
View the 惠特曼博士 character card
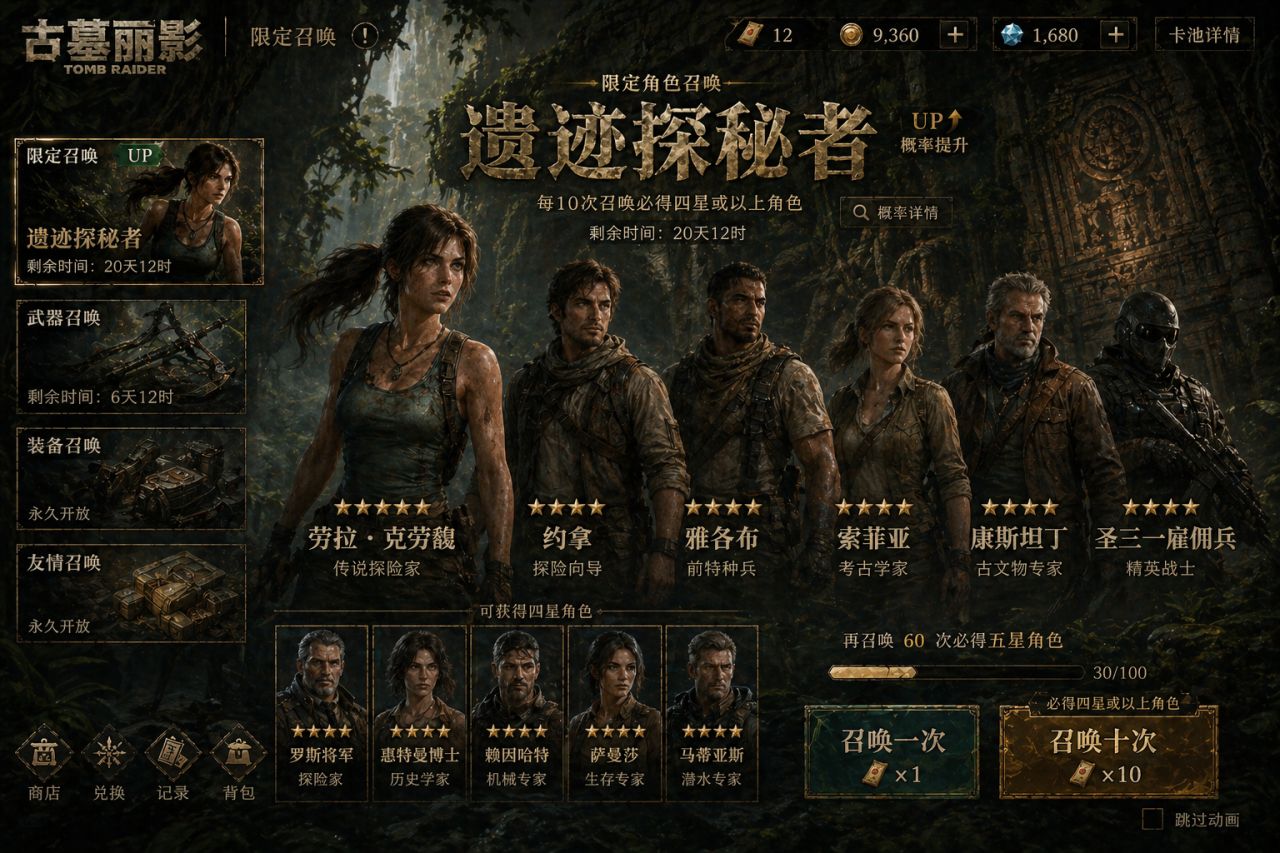pyautogui.click(x=419, y=712)
